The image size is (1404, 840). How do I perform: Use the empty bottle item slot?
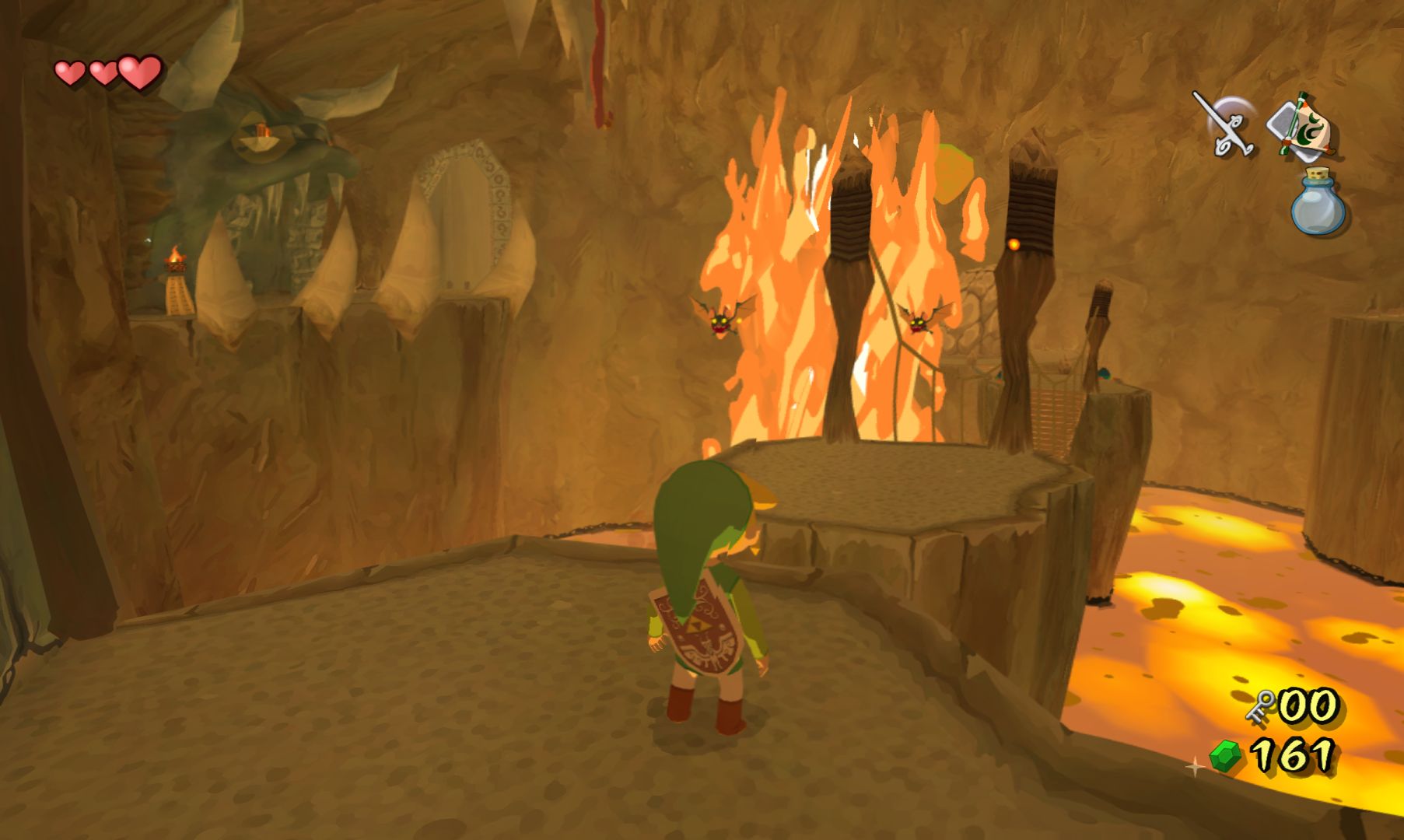click(x=1318, y=202)
